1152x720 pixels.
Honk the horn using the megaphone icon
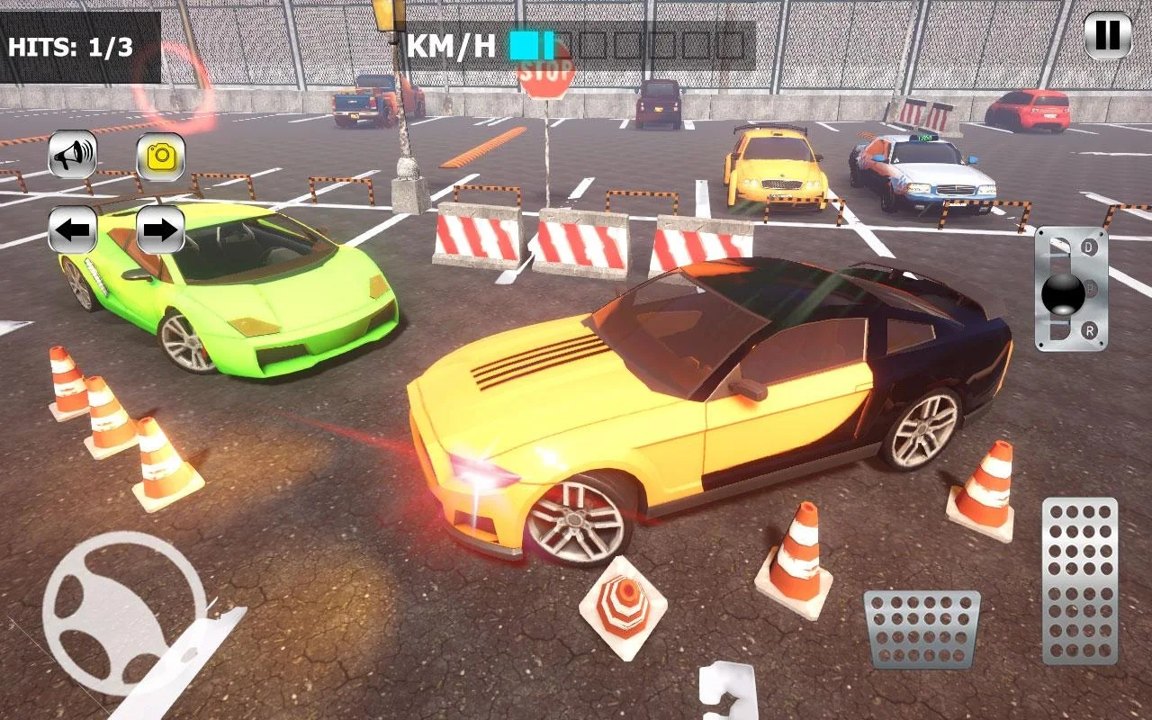tap(73, 155)
